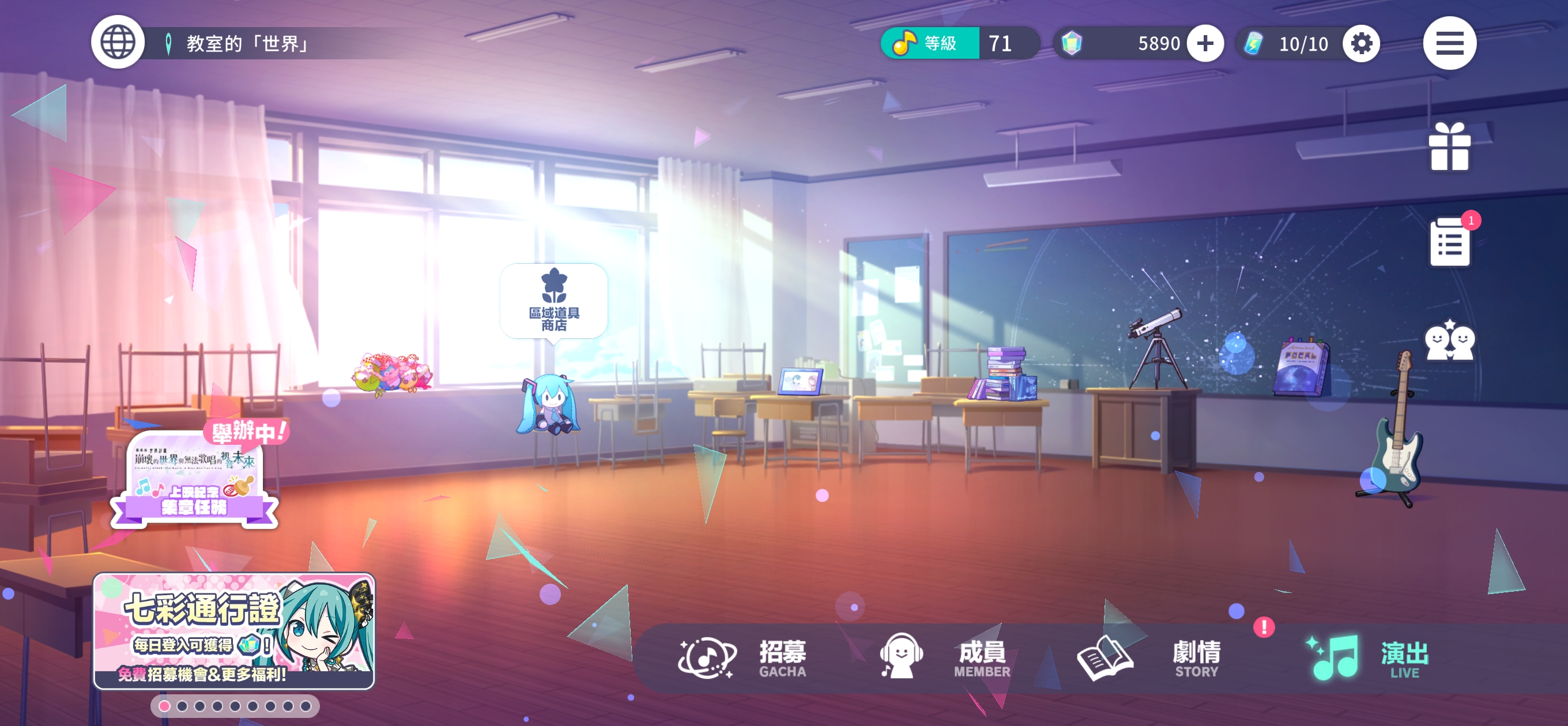
Task: Open the Colorful Pass promotional banner
Action: tap(233, 630)
